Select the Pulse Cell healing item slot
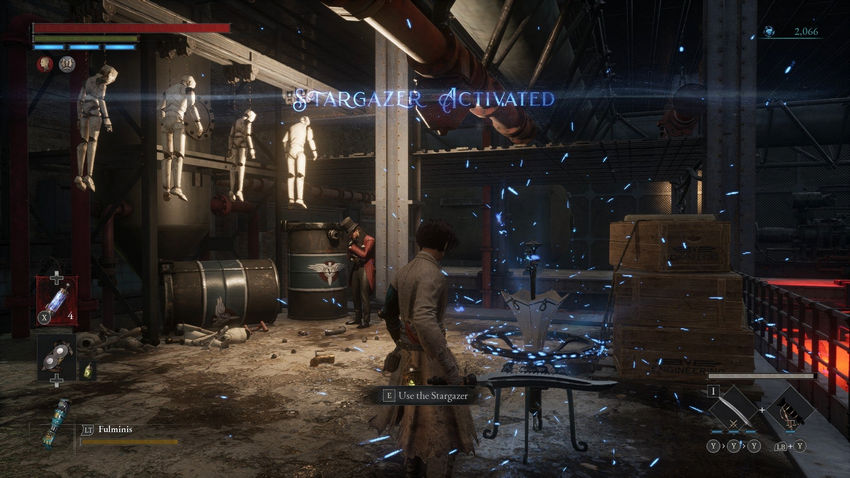The height and width of the screenshot is (478, 850). tap(56, 299)
